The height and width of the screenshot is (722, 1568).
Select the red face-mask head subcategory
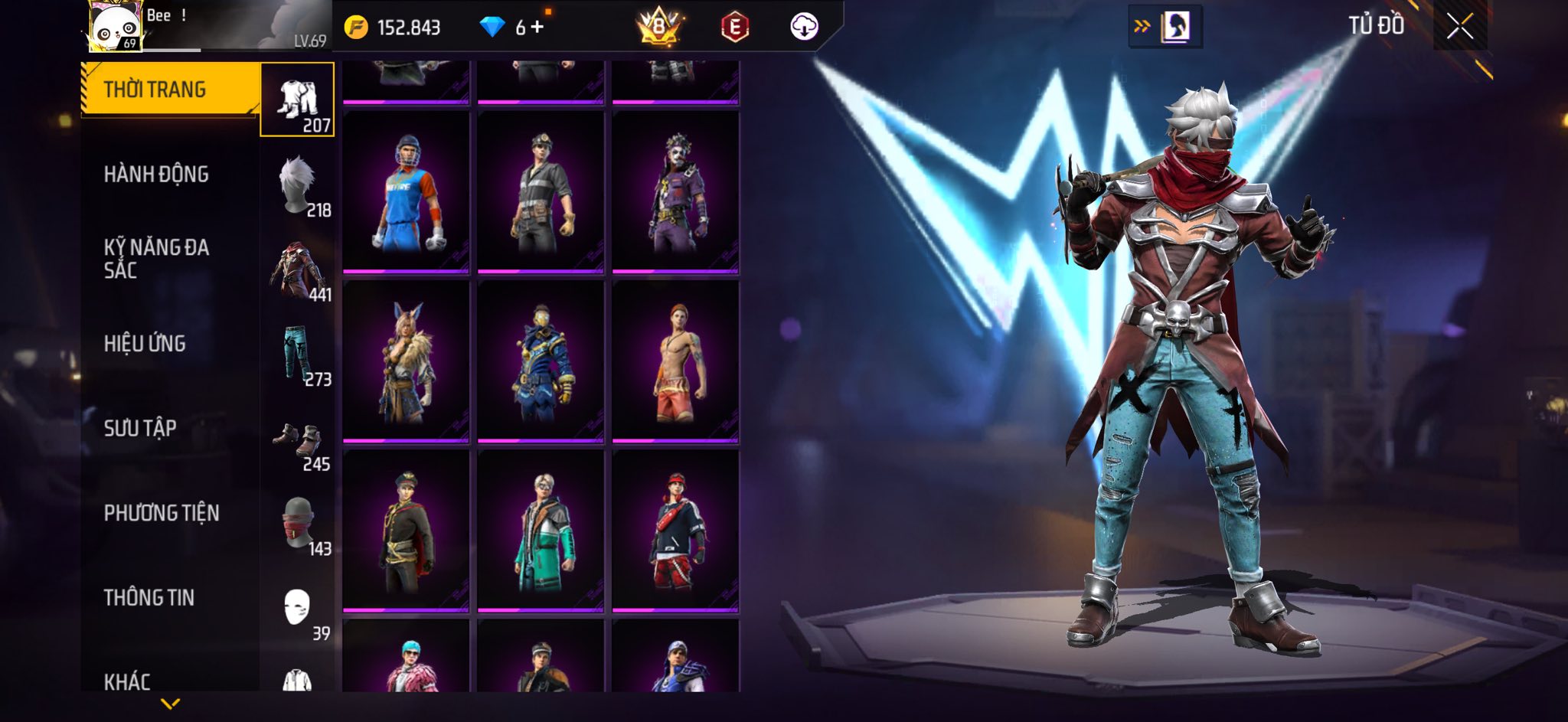pos(298,524)
